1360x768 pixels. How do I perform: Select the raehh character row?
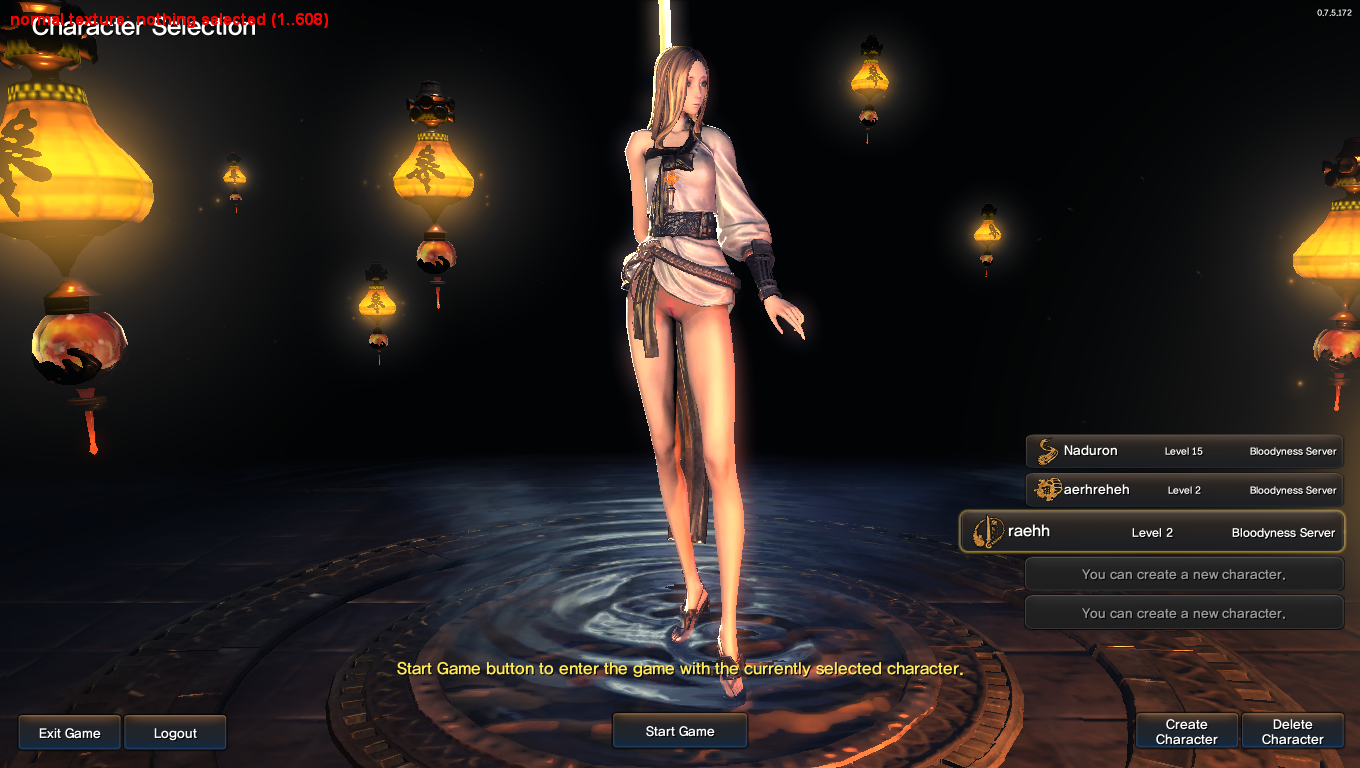click(1152, 532)
